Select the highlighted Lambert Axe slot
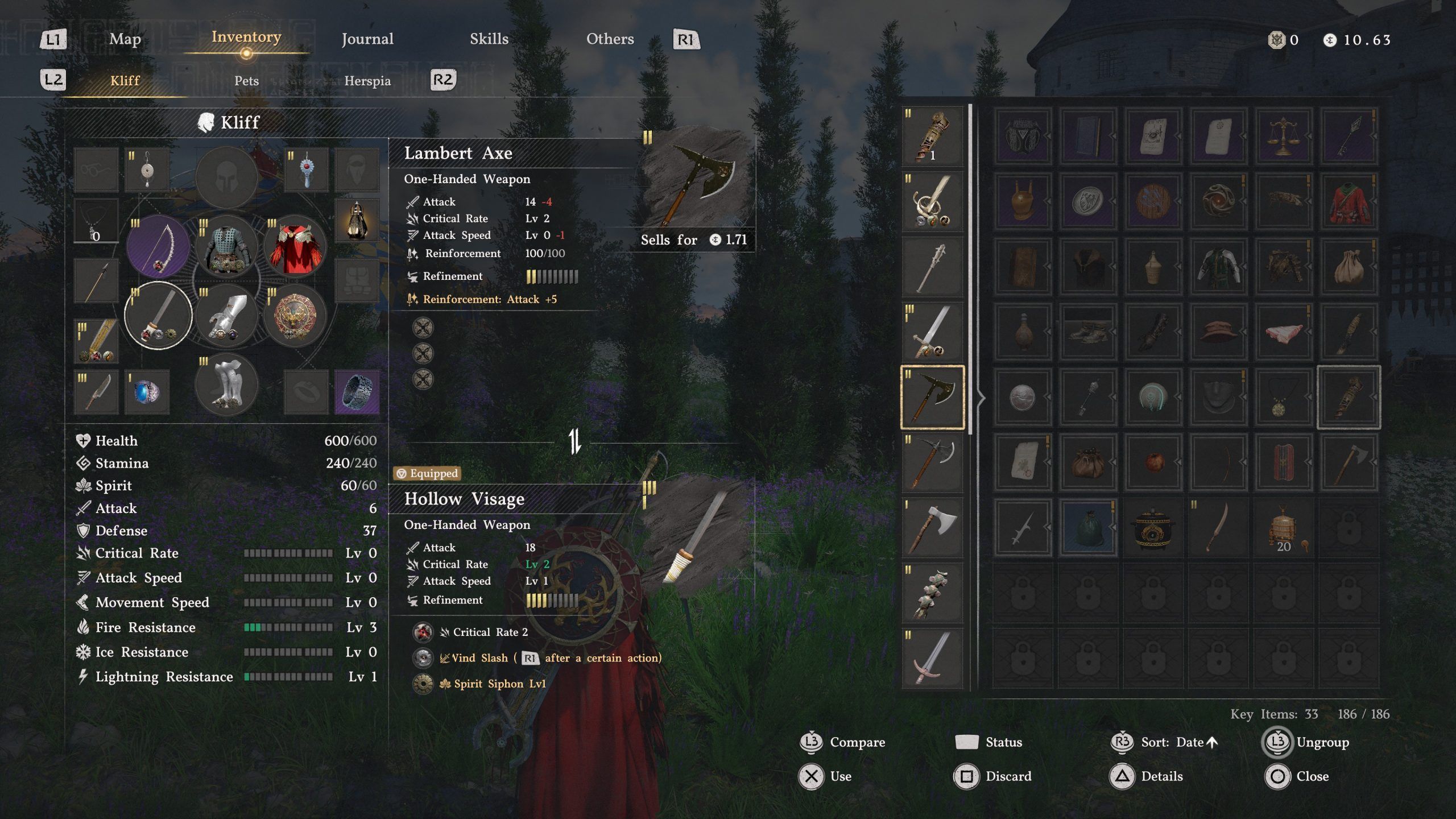This screenshot has width=1456, height=819. click(x=933, y=397)
